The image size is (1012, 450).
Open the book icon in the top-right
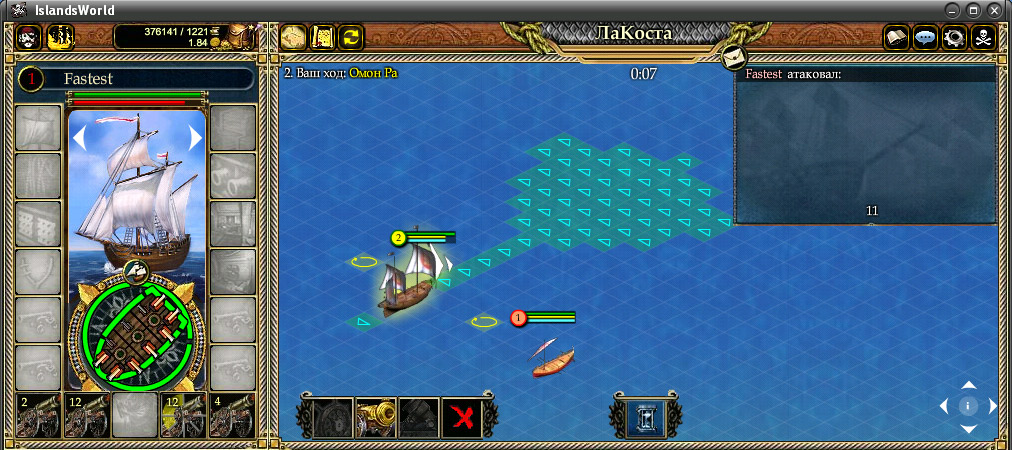pyautogui.click(x=896, y=37)
